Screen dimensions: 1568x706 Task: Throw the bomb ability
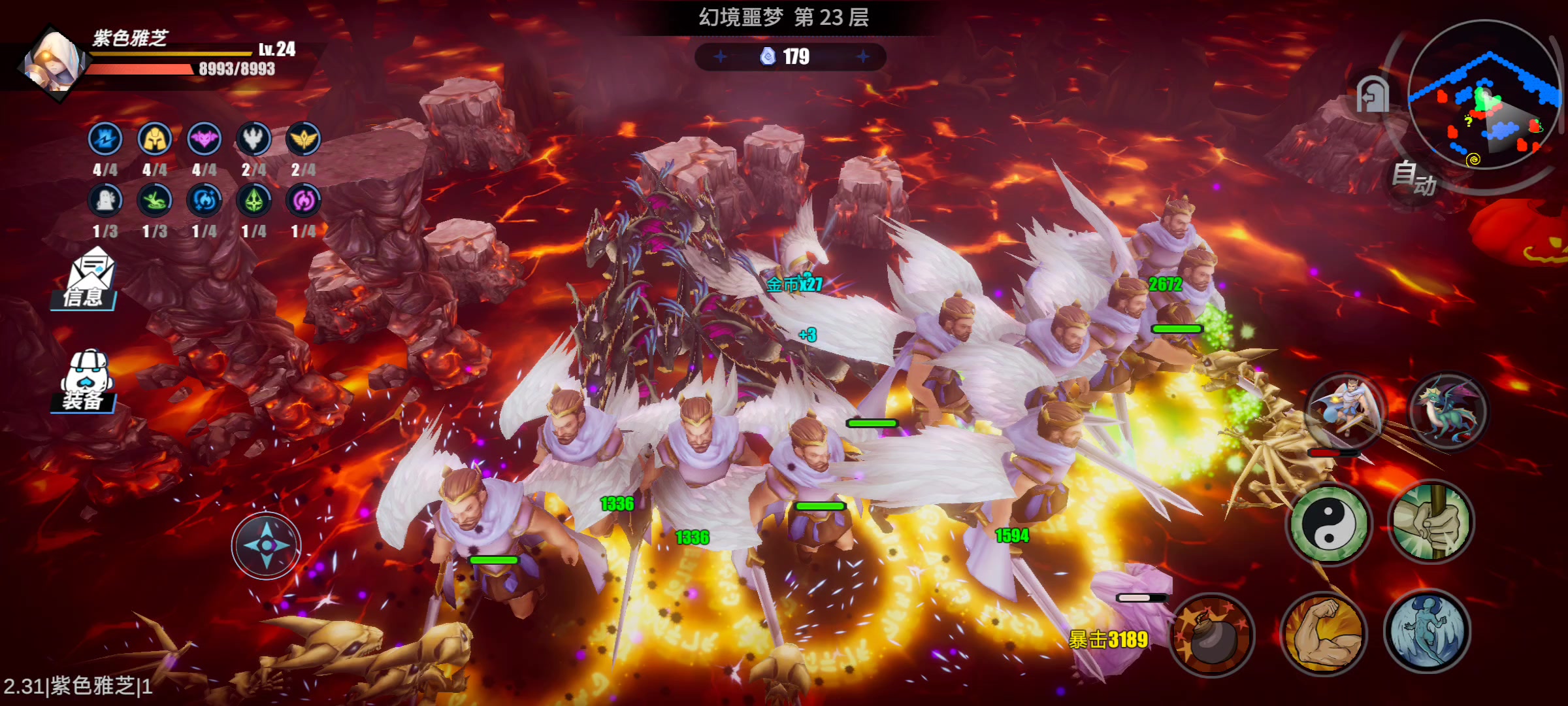(1212, 634)
